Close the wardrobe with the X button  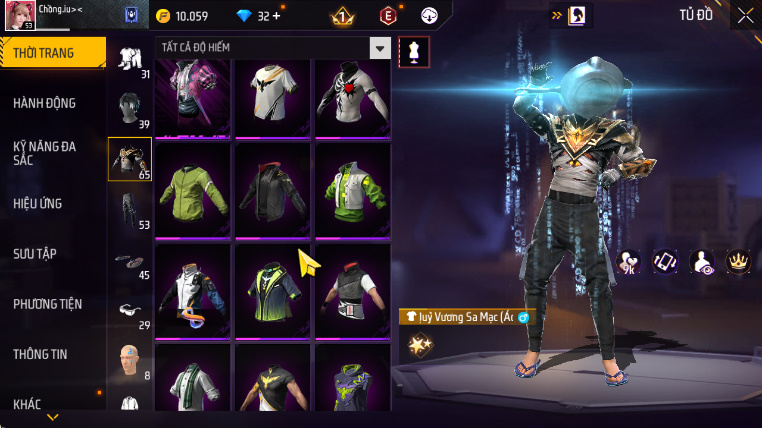pyautogui.click(x=745, y=15)
